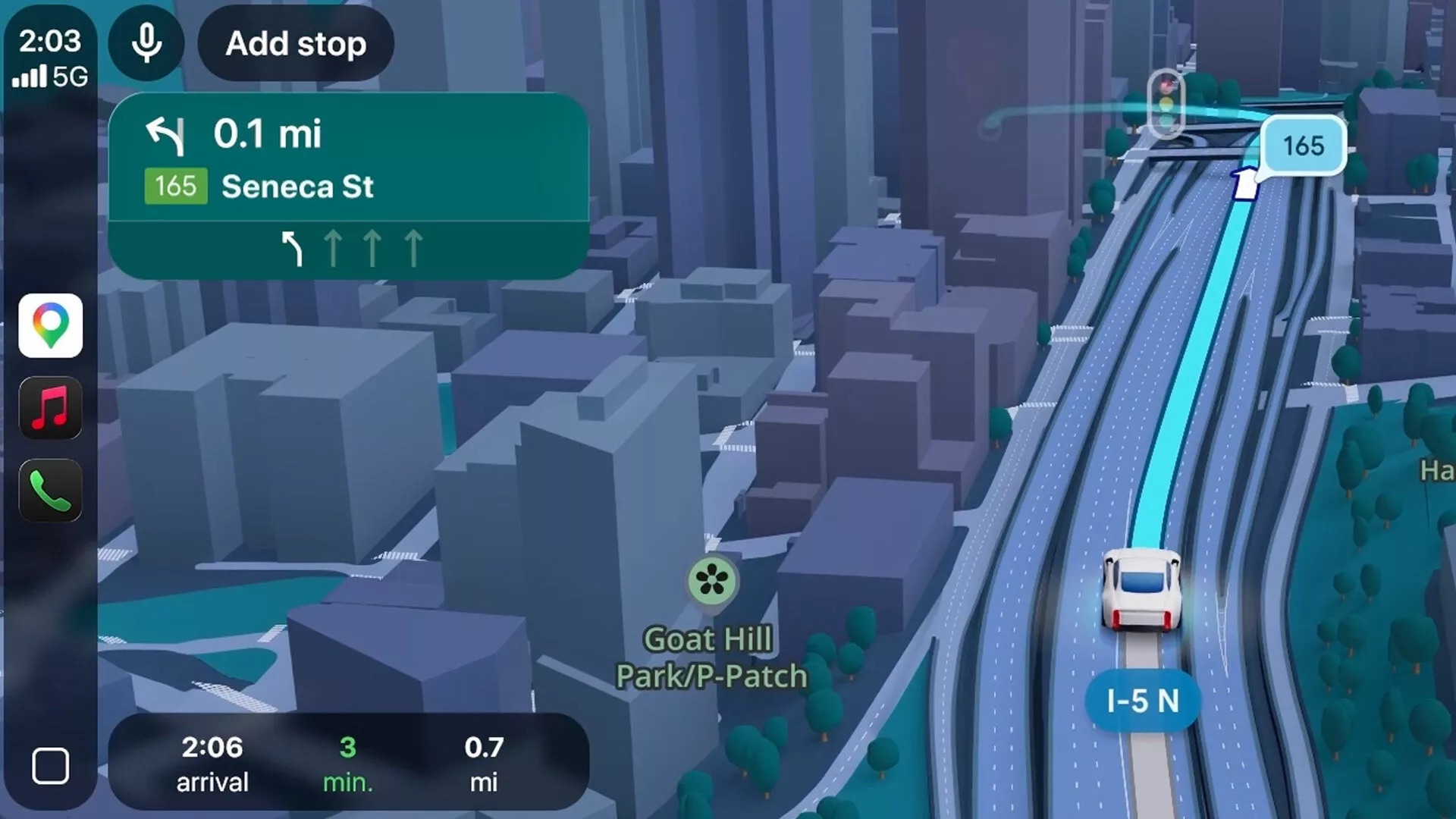Tap the 5G signal status indicator
Screen dimensions: 1456x819
pos(50,76)
